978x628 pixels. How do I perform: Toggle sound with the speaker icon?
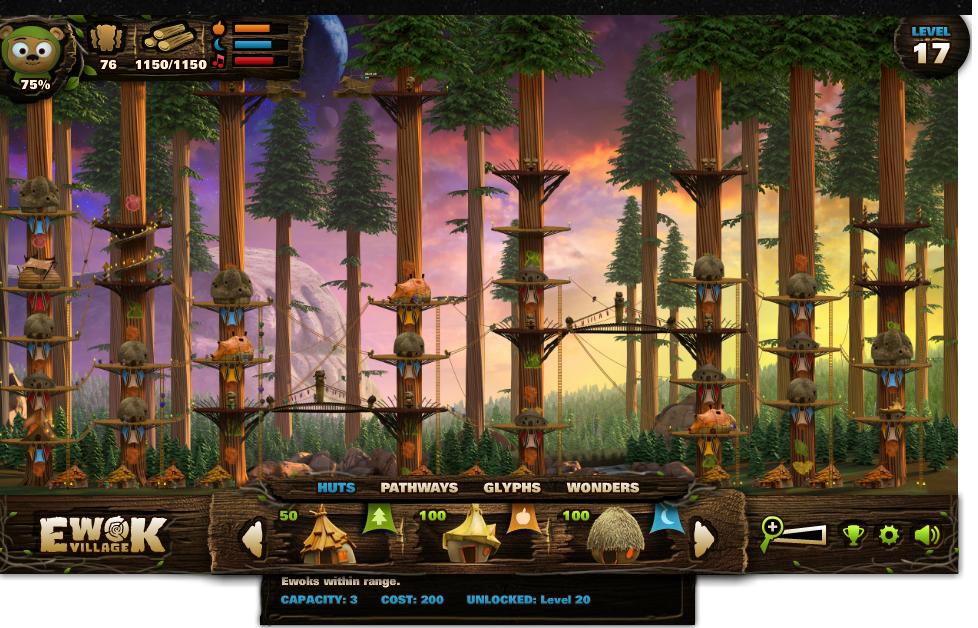[927, 535]
